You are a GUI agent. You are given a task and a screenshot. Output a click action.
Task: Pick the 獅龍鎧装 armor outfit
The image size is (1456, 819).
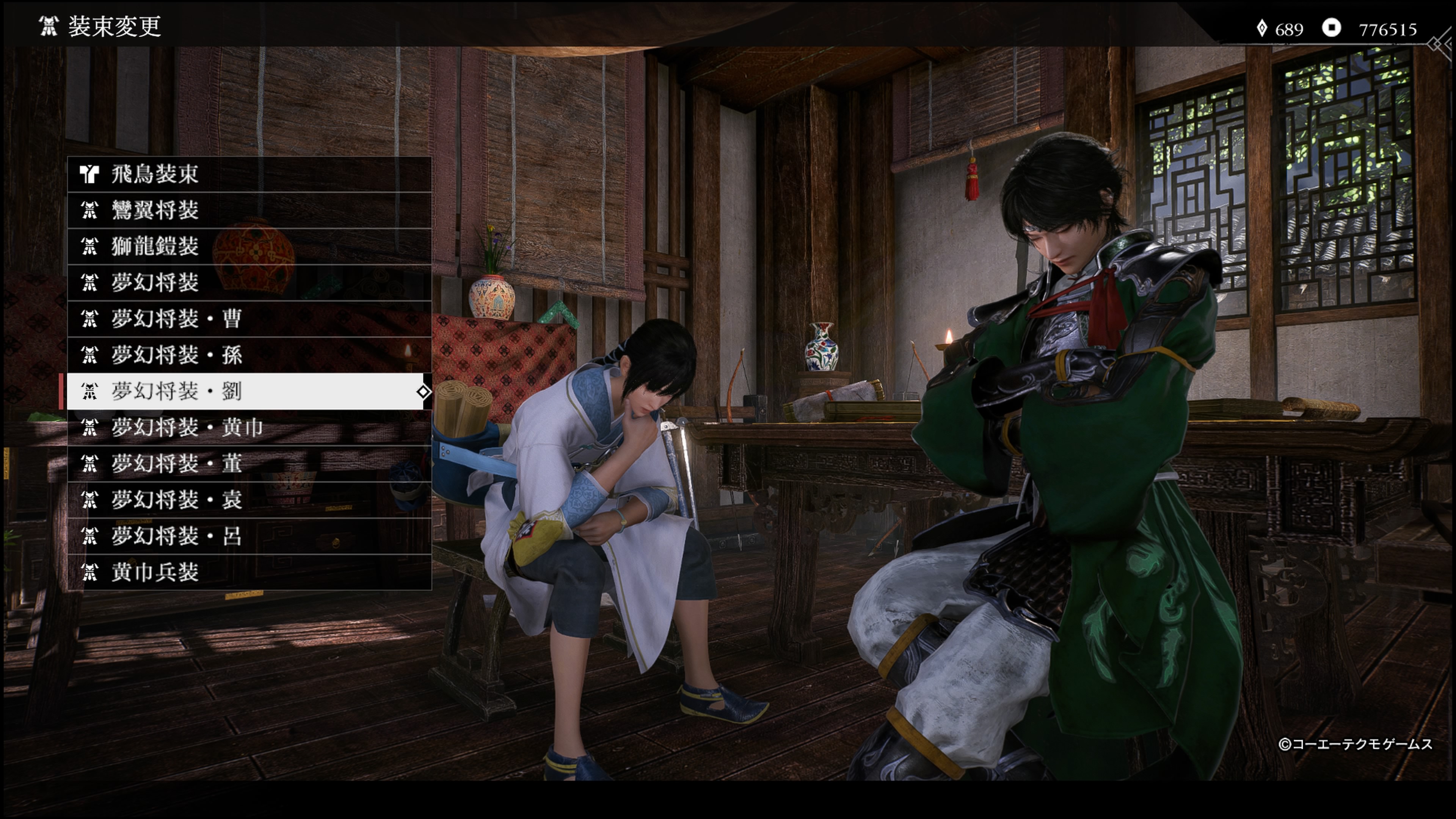[249, 246]
